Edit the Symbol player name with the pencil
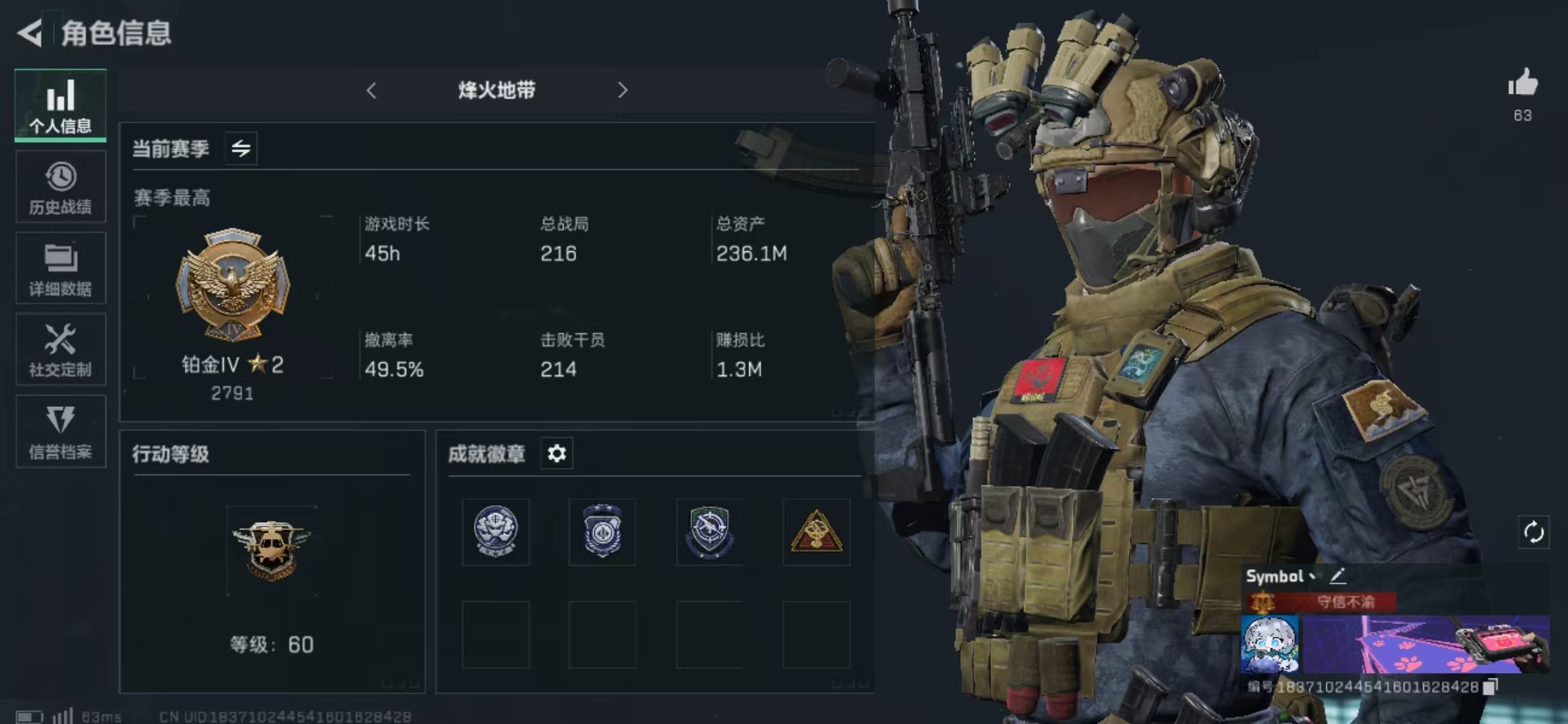 click(1338, 575)
